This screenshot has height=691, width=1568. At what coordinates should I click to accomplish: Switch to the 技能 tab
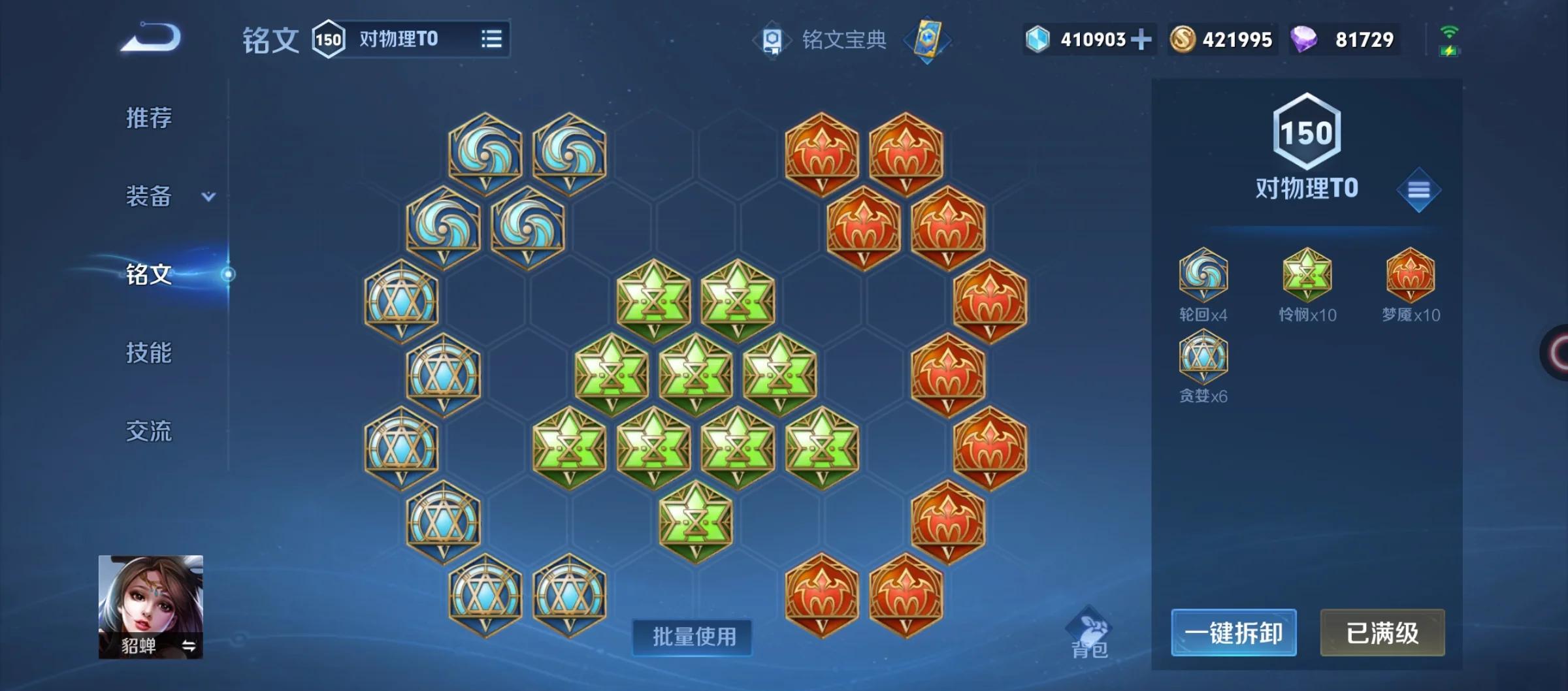[148, 353]
